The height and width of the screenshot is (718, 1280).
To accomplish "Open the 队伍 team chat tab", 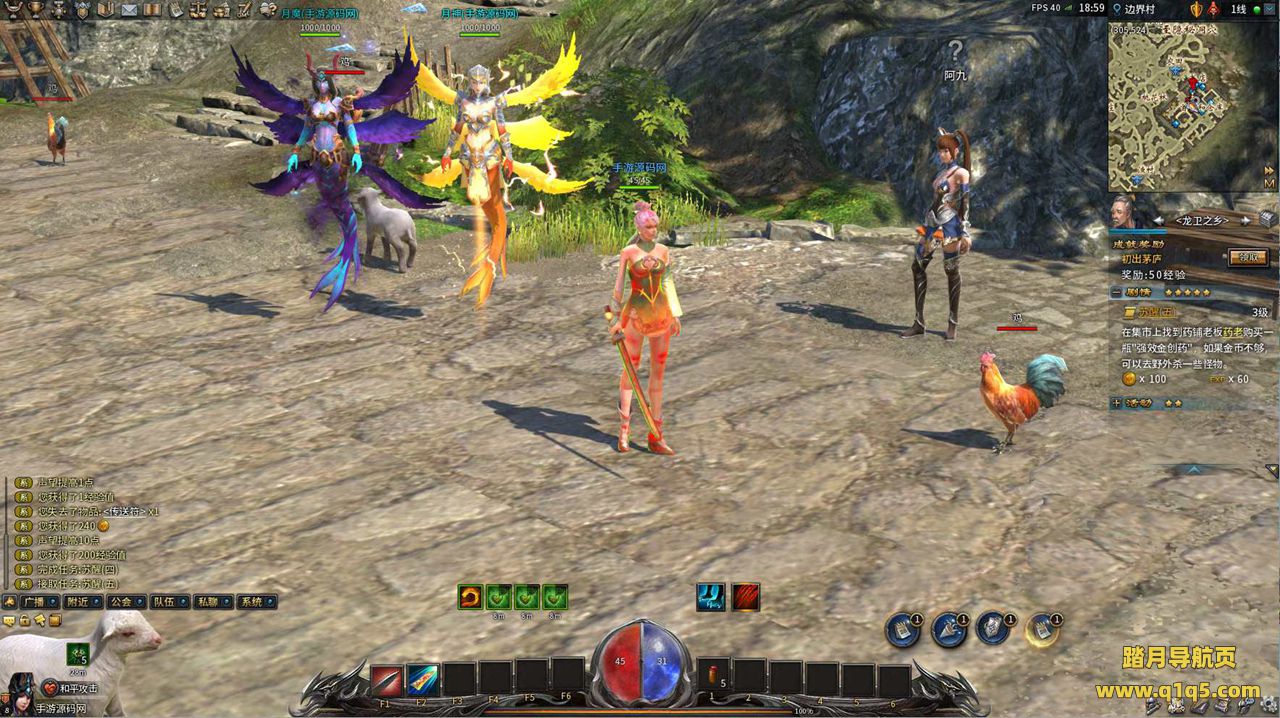I will [x=164, y=602].
